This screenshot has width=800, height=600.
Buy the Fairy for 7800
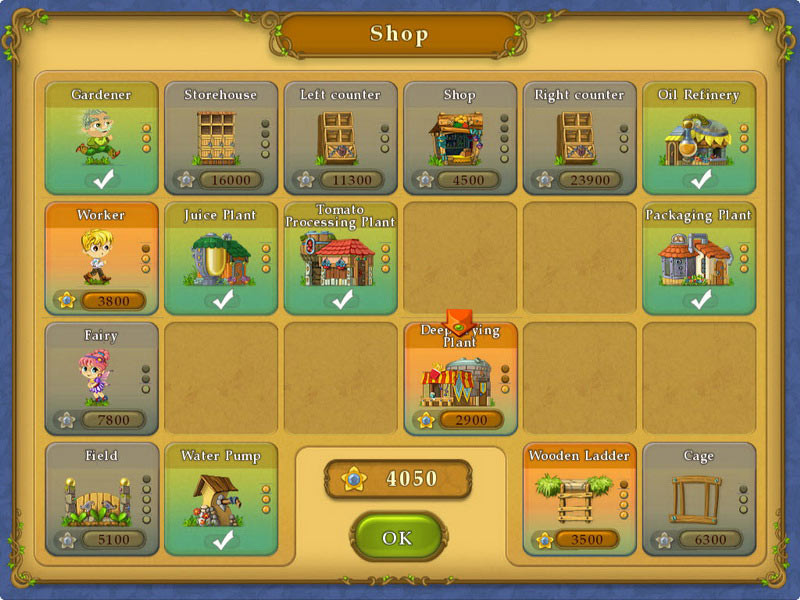pyautogui.click(x=101, y=378)
